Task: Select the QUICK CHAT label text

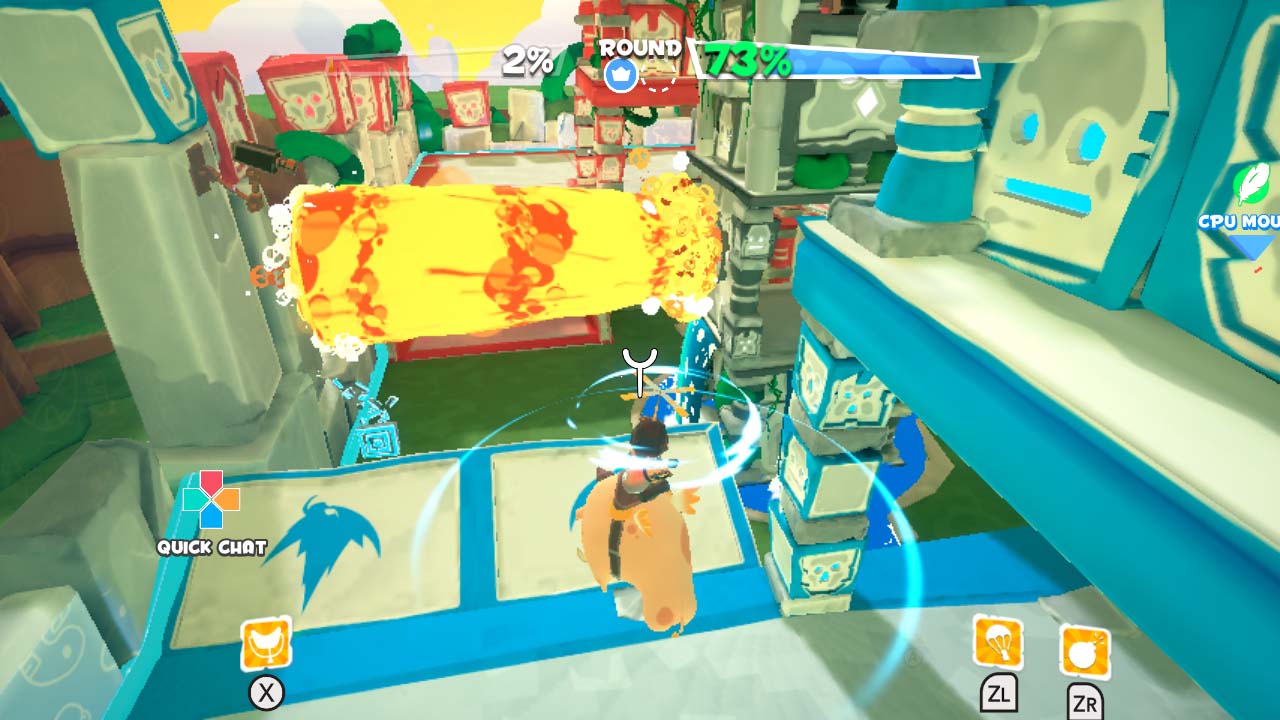Action: click(x=210, y=546)
